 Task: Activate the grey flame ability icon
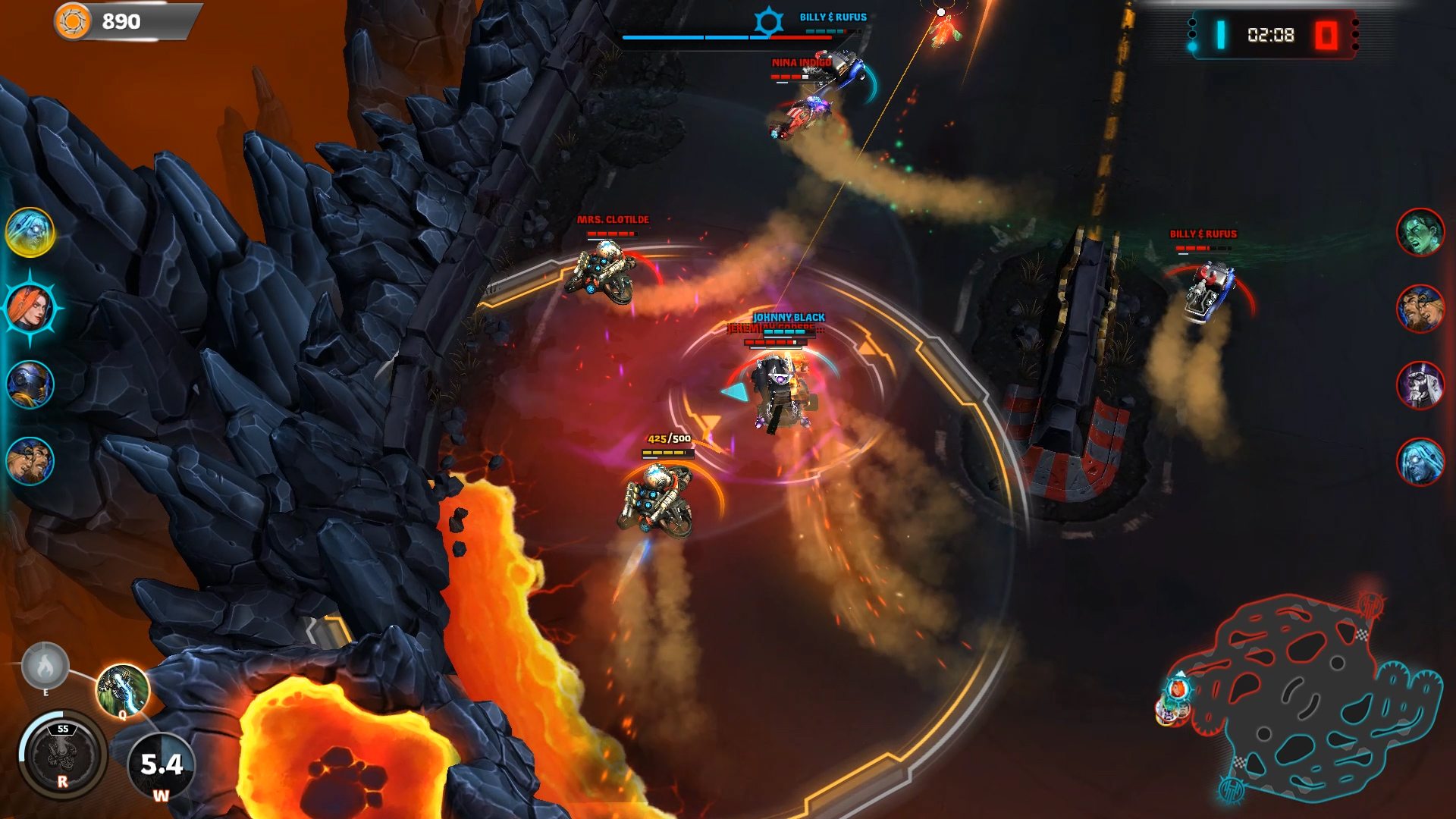(x=45, y=667)
